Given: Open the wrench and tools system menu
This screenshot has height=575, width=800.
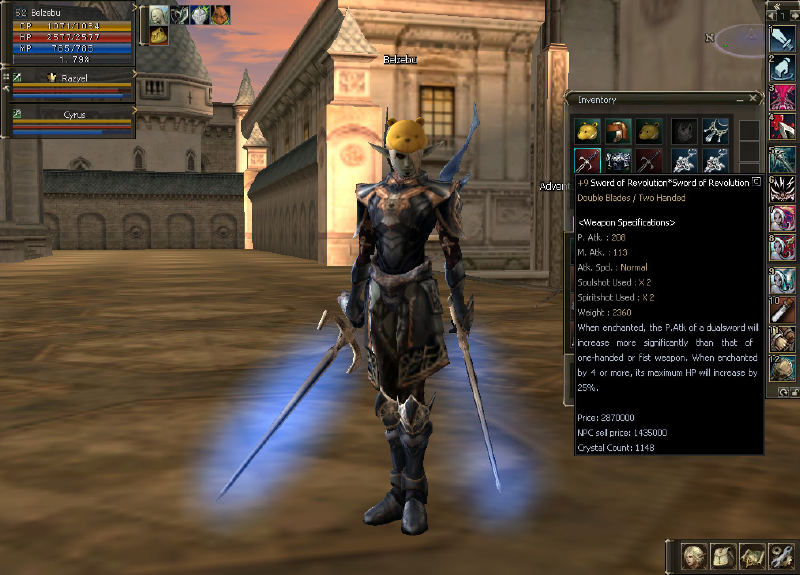Looking at the screenshot, I should [781, 555].
